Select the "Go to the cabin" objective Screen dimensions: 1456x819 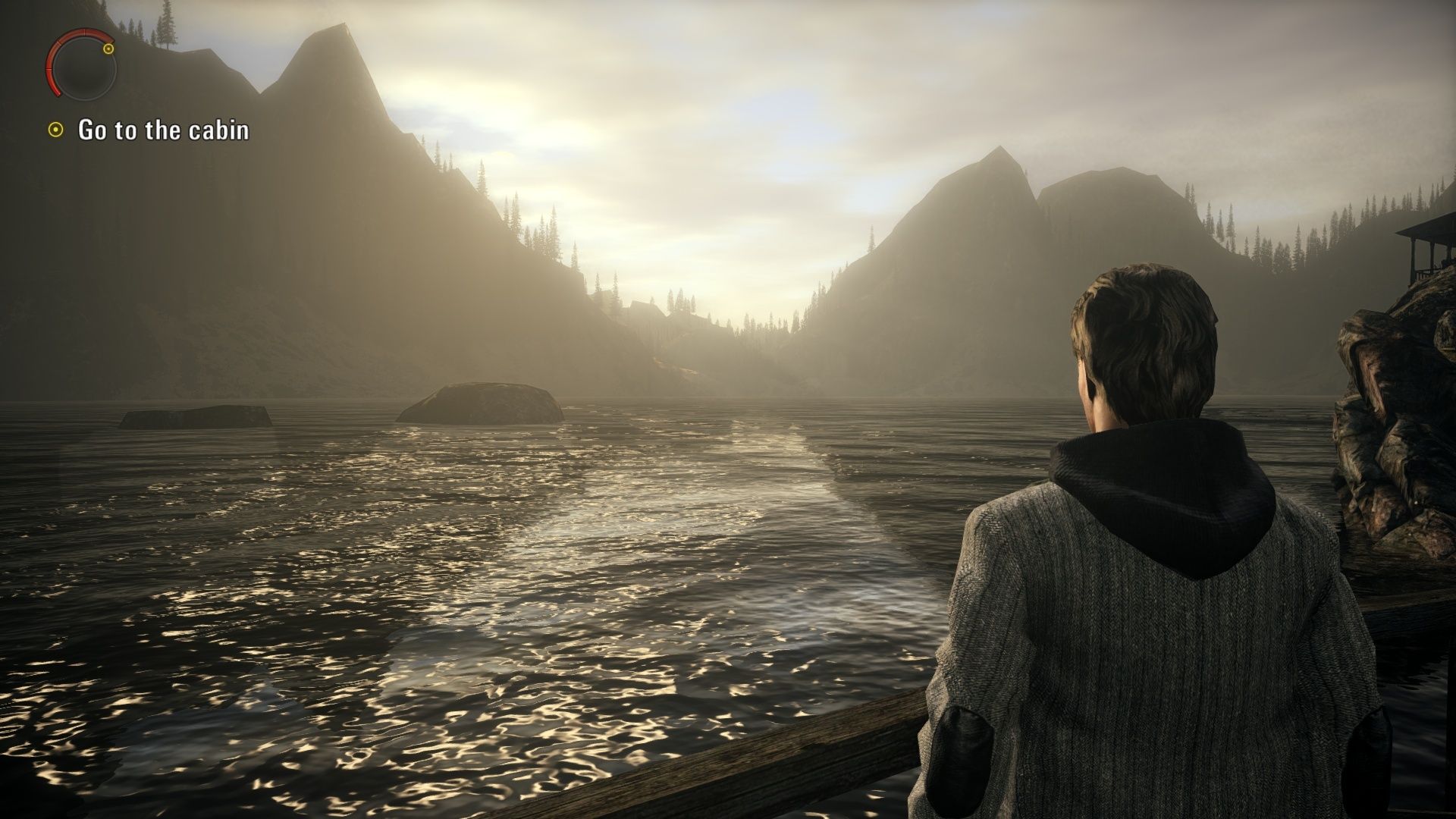163,130
